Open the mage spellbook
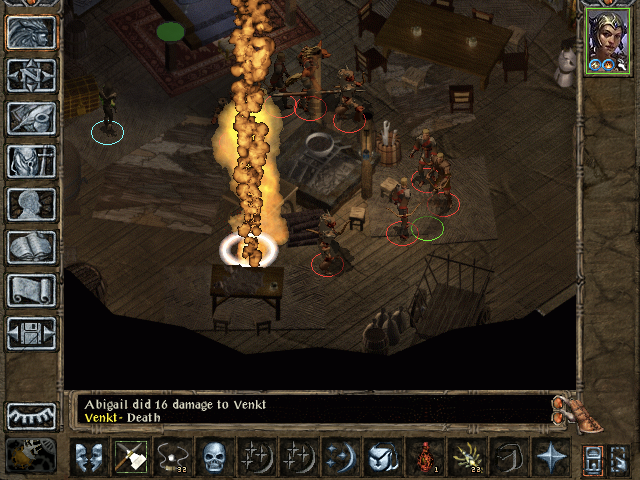 click(x=31, y=247)
